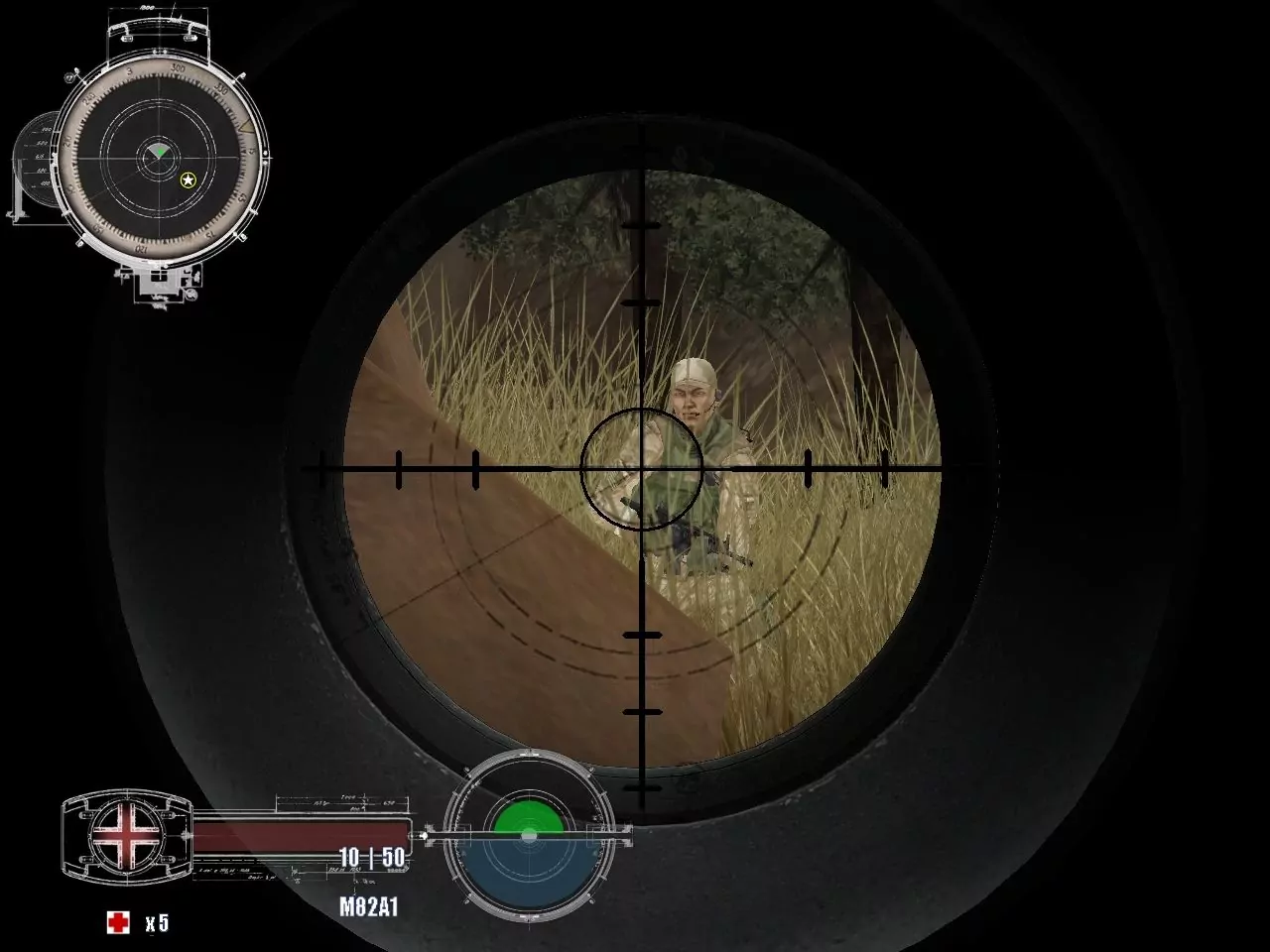Click the x5 medkit count text
This screenshot has height=952, width=1270.
[159, 922]
